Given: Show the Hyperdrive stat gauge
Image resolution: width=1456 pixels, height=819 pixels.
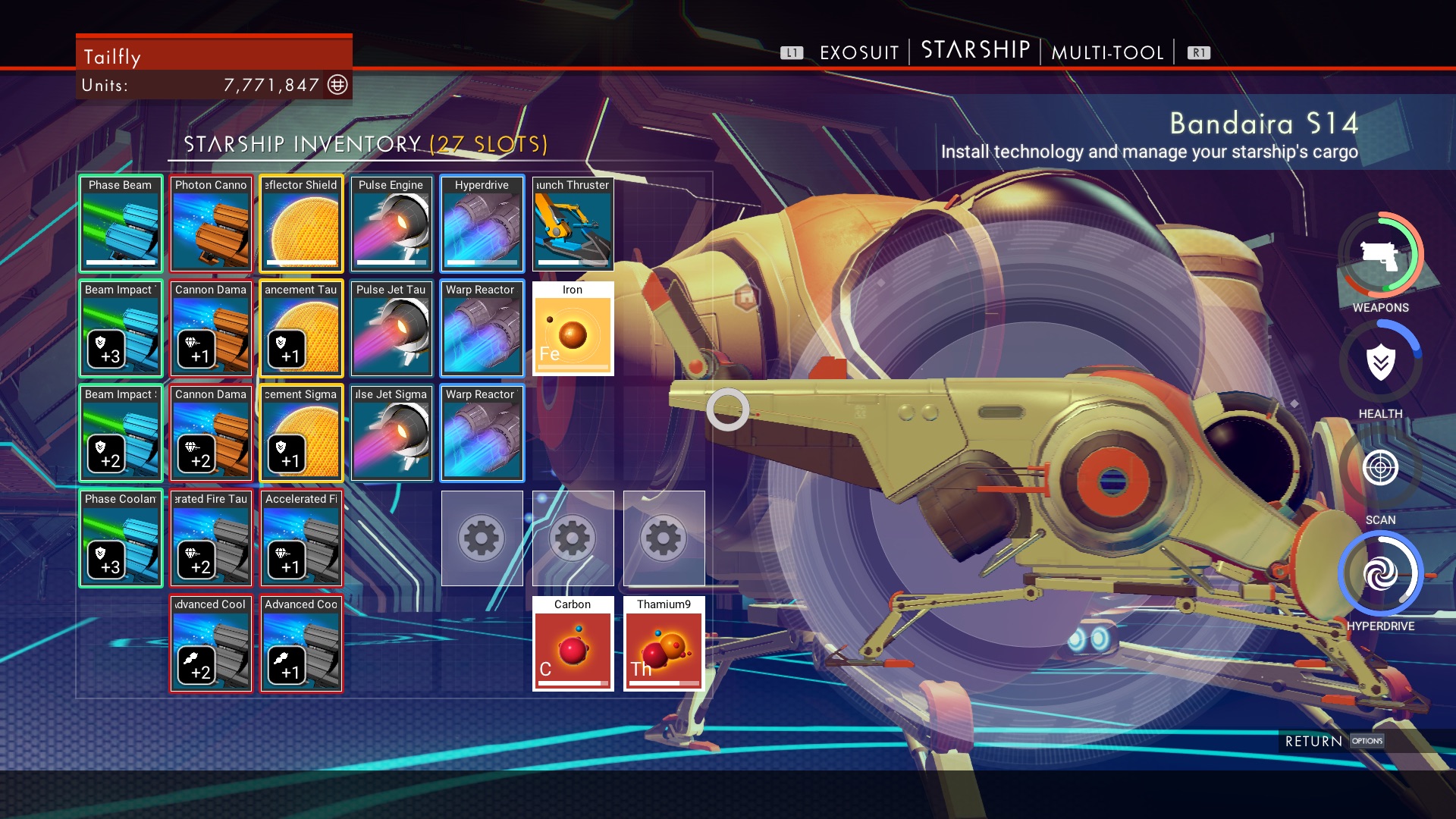Looking at the screenshot, I should [x=1380, y=574].
